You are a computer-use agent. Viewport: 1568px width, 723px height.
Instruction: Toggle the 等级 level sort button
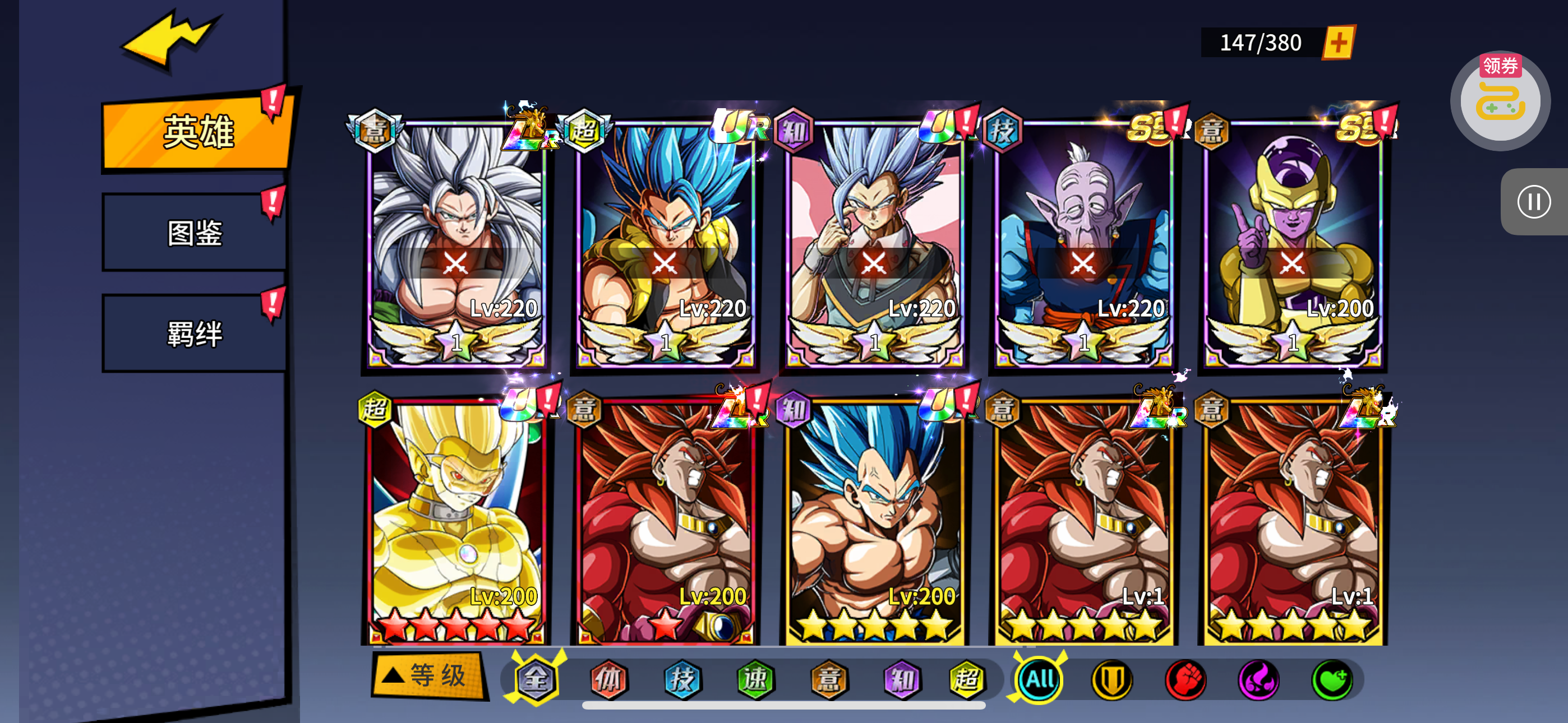428,675
